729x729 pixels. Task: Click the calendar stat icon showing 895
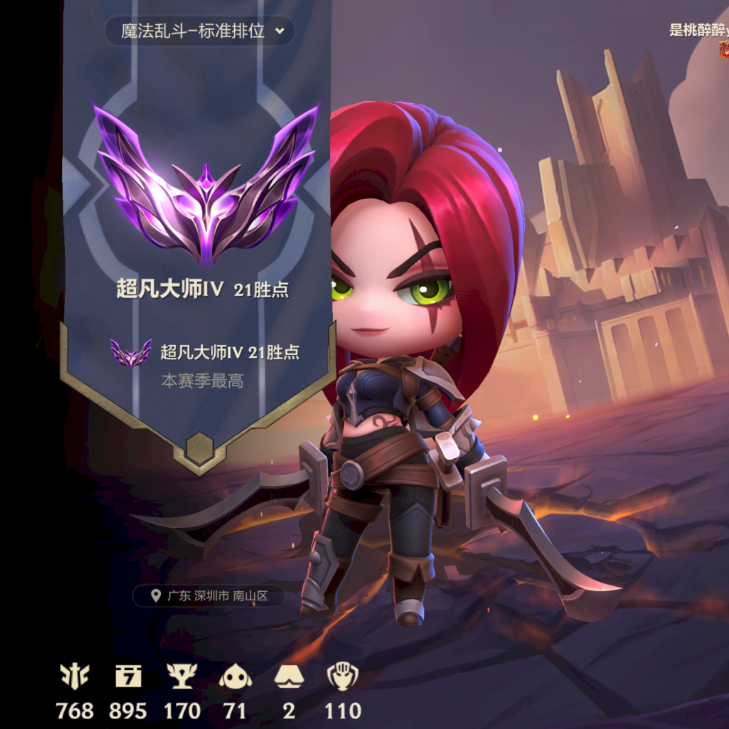(x=128, y=678)
